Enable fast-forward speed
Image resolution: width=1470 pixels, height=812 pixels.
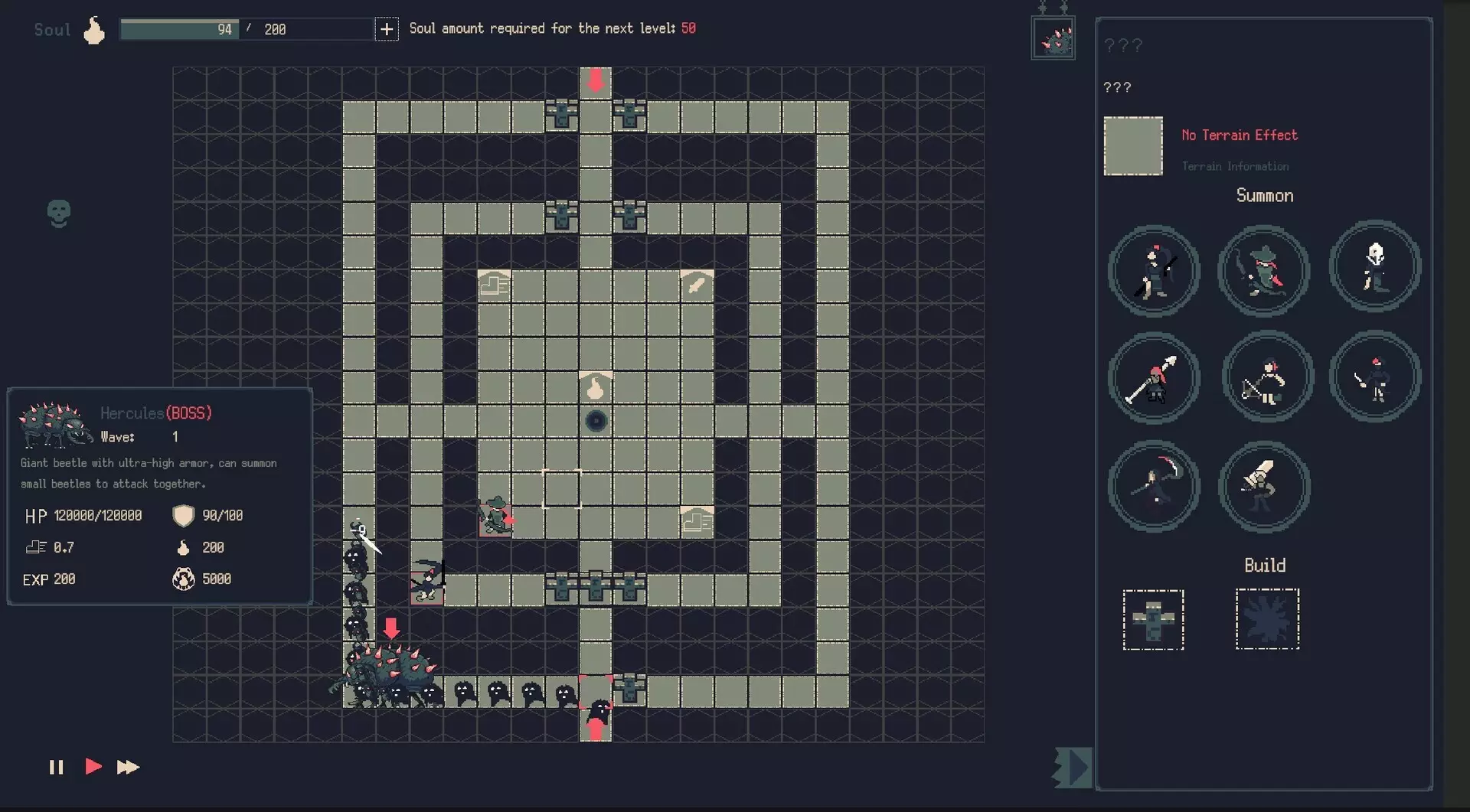point(129,768)
